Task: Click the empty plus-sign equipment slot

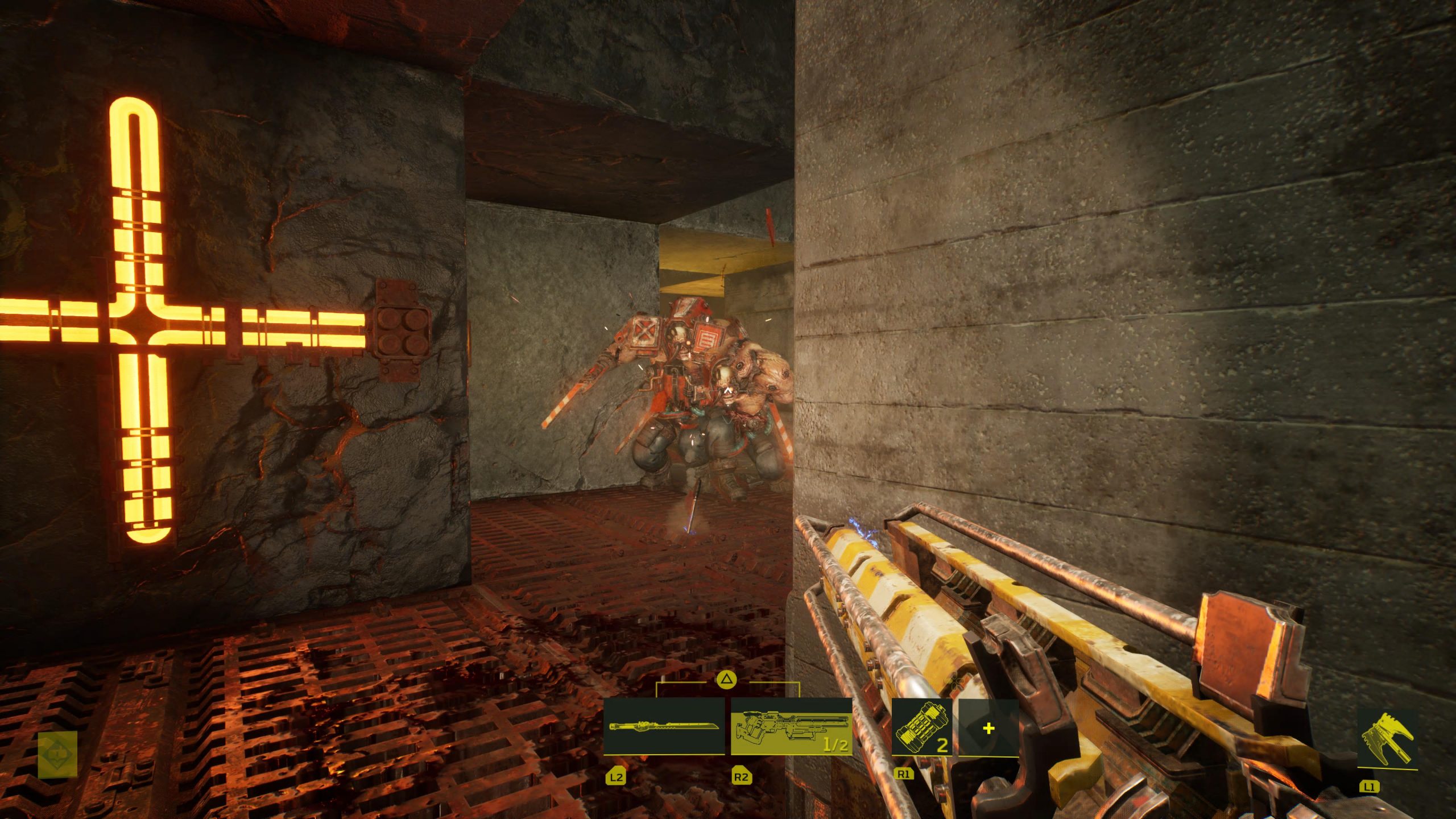Action: pyautogui.click(x=988, y=728)
